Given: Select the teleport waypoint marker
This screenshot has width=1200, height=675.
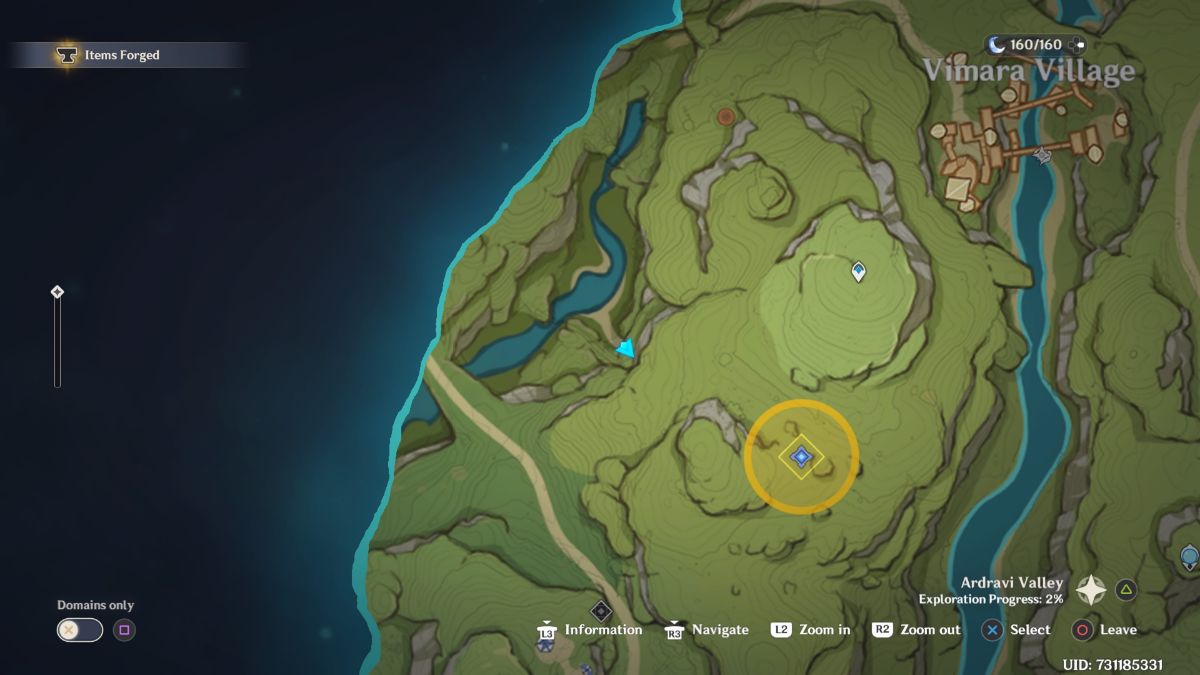Looking at the screenshot, I should tap(858, 271).
